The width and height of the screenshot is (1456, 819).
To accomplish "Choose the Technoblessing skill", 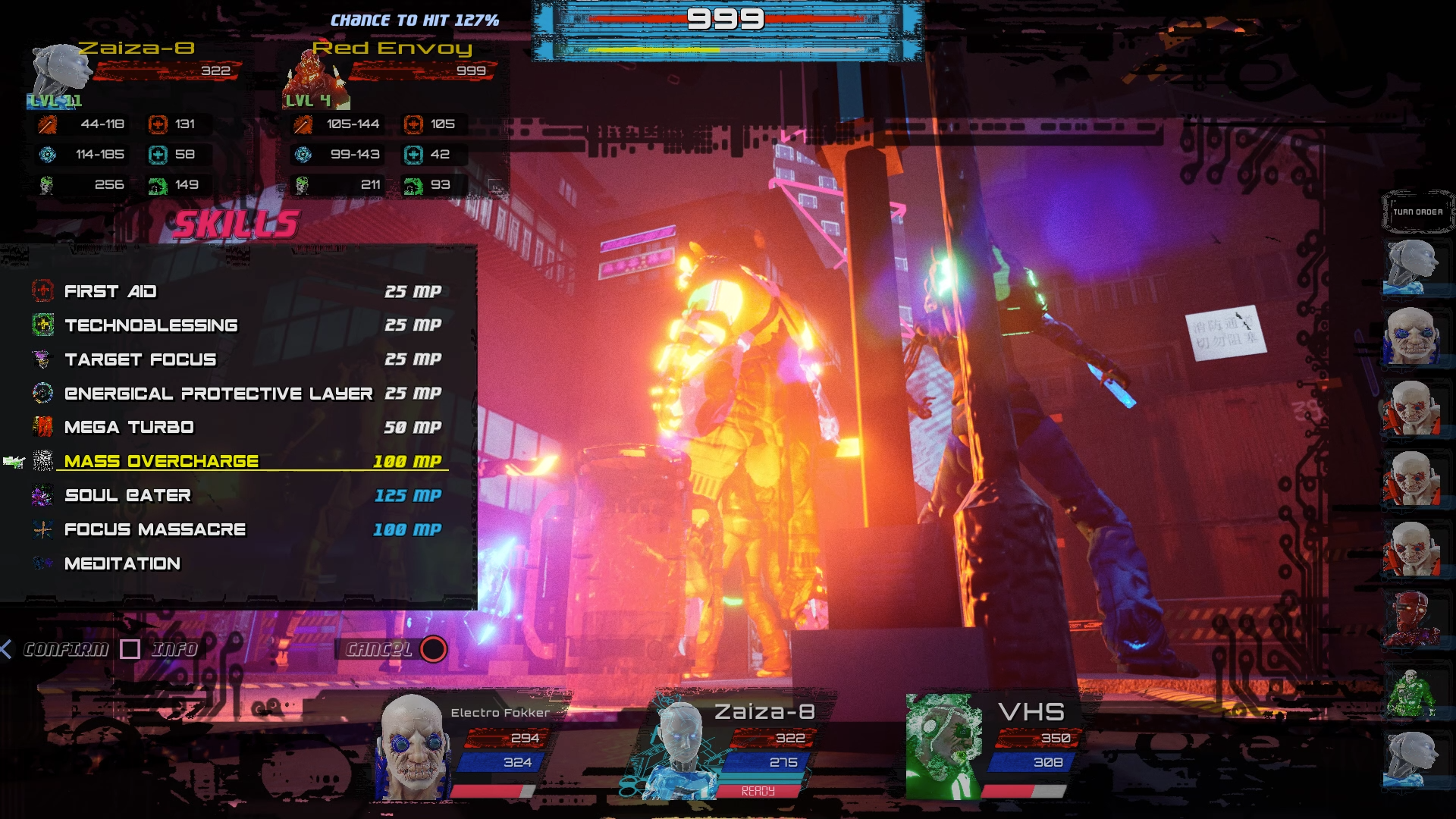I will point(151,325).
